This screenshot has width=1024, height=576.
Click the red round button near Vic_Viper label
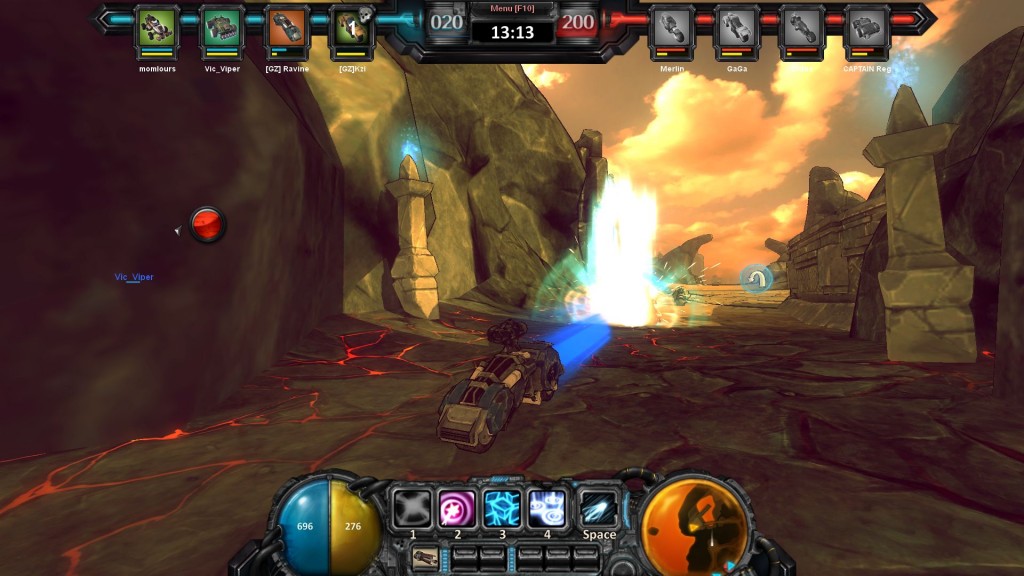(208, 224)
